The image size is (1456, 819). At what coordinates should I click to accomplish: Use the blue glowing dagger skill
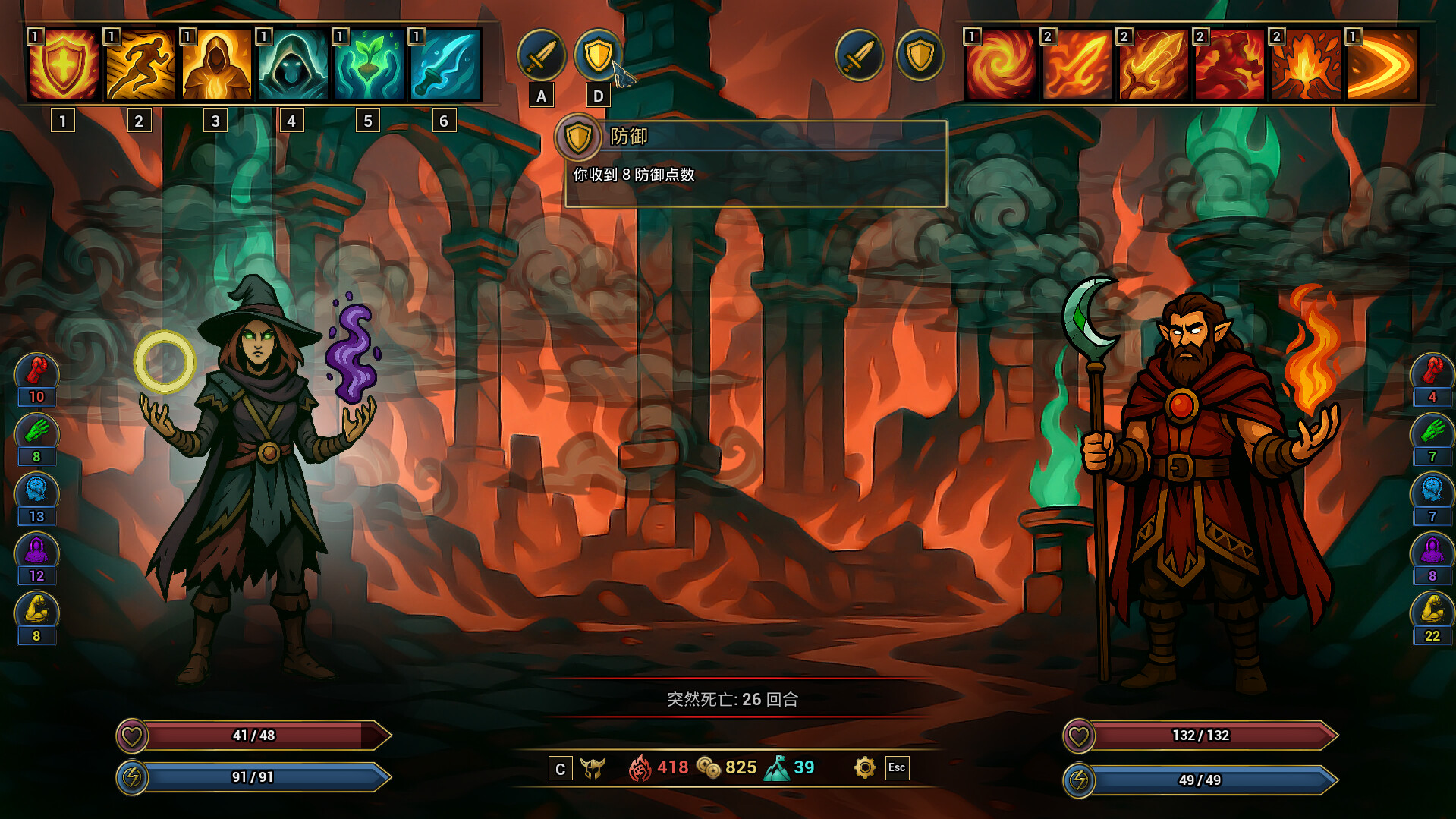[x=445, y=65]
